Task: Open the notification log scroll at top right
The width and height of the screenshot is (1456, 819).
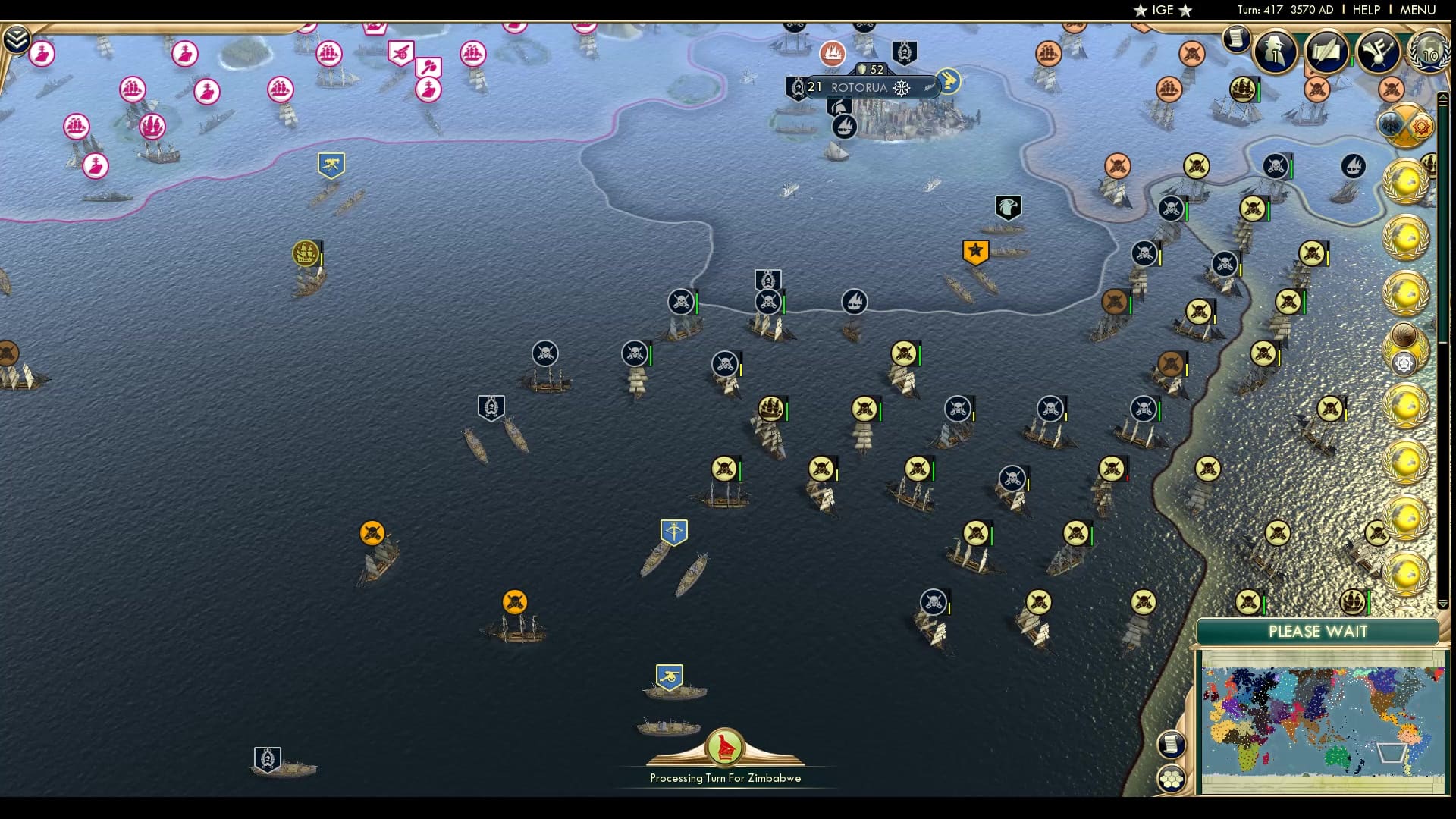Action: [1236, 39]
